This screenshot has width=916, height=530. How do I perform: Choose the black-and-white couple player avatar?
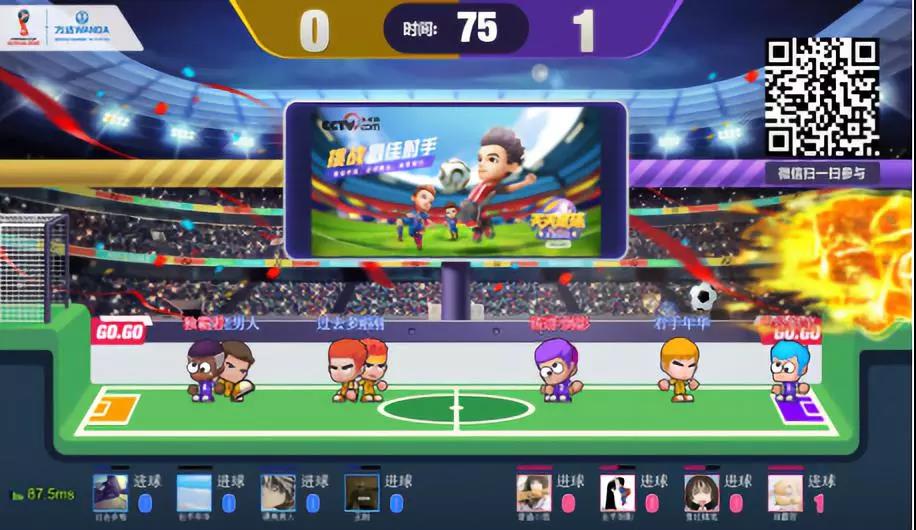(x=617, y=493)
